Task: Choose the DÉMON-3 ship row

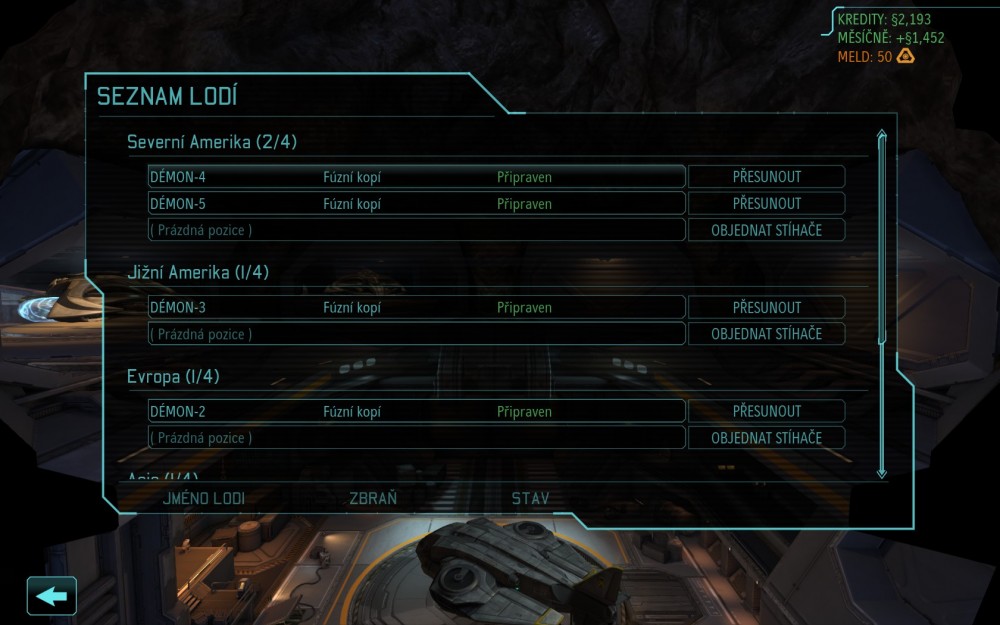Action: click(416, 307)
